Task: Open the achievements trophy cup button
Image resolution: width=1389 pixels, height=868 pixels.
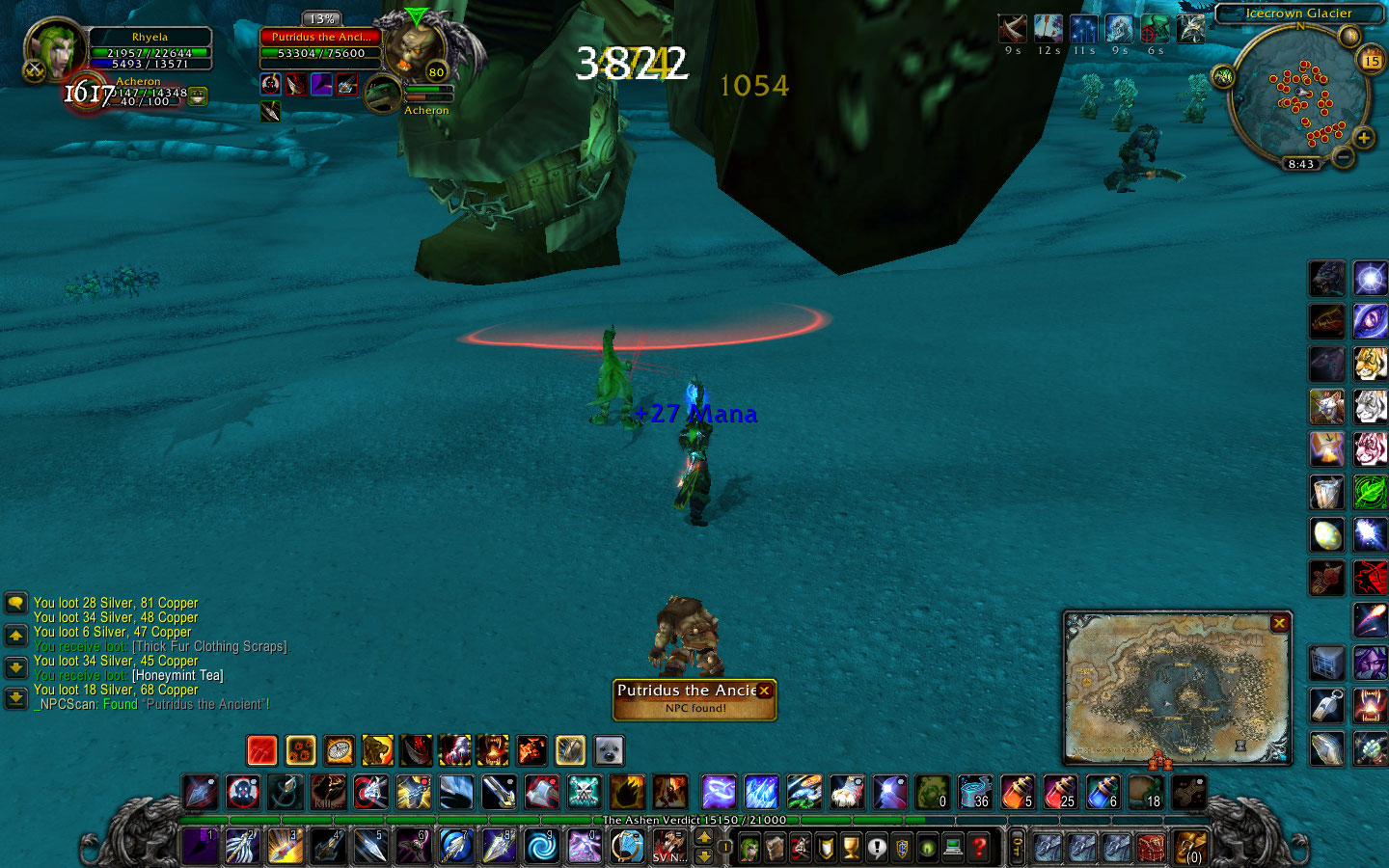Action: click(x=851, y=848)
